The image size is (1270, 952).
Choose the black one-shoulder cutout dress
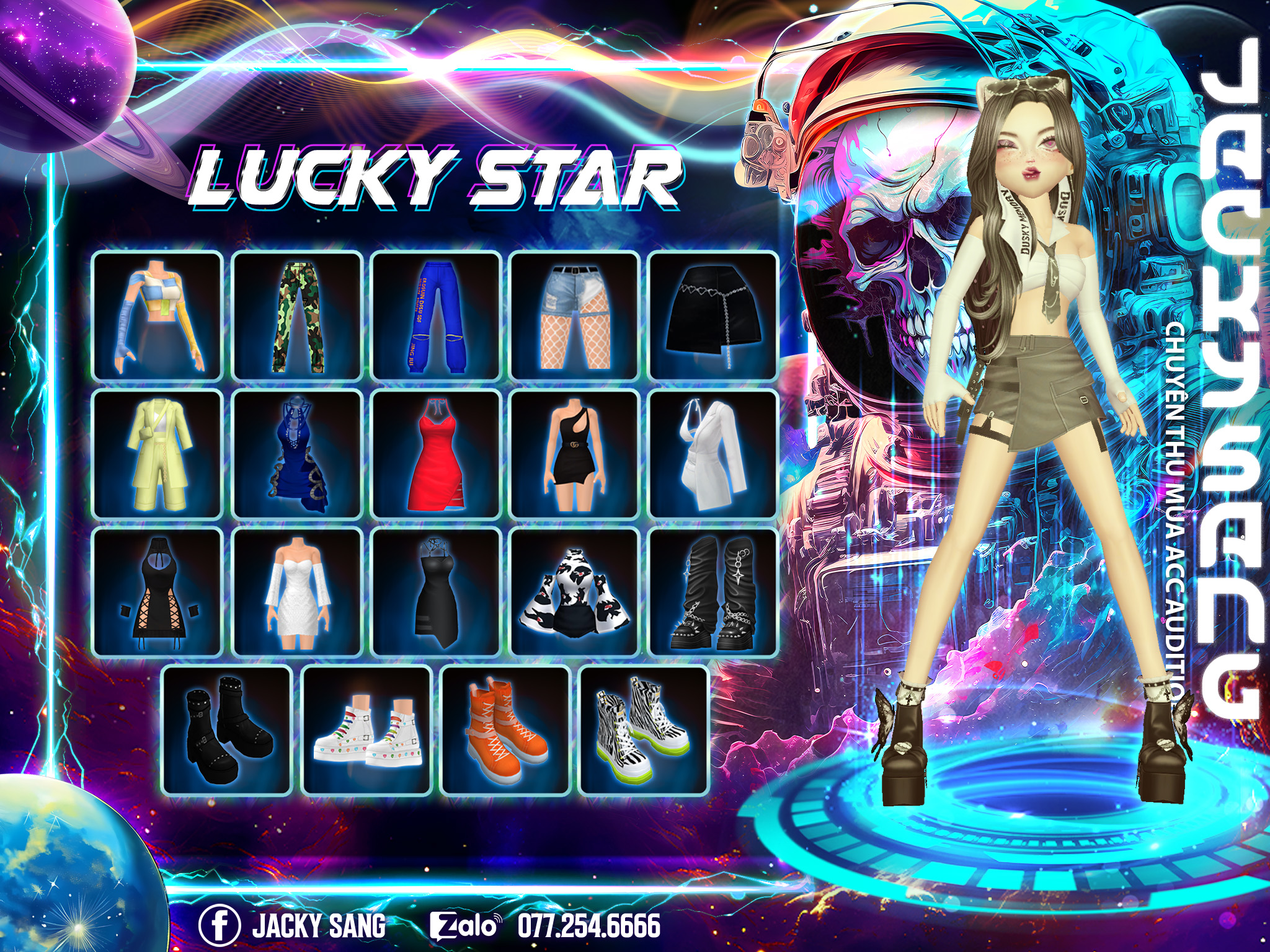pyautogui.click(x=575, y=454)
